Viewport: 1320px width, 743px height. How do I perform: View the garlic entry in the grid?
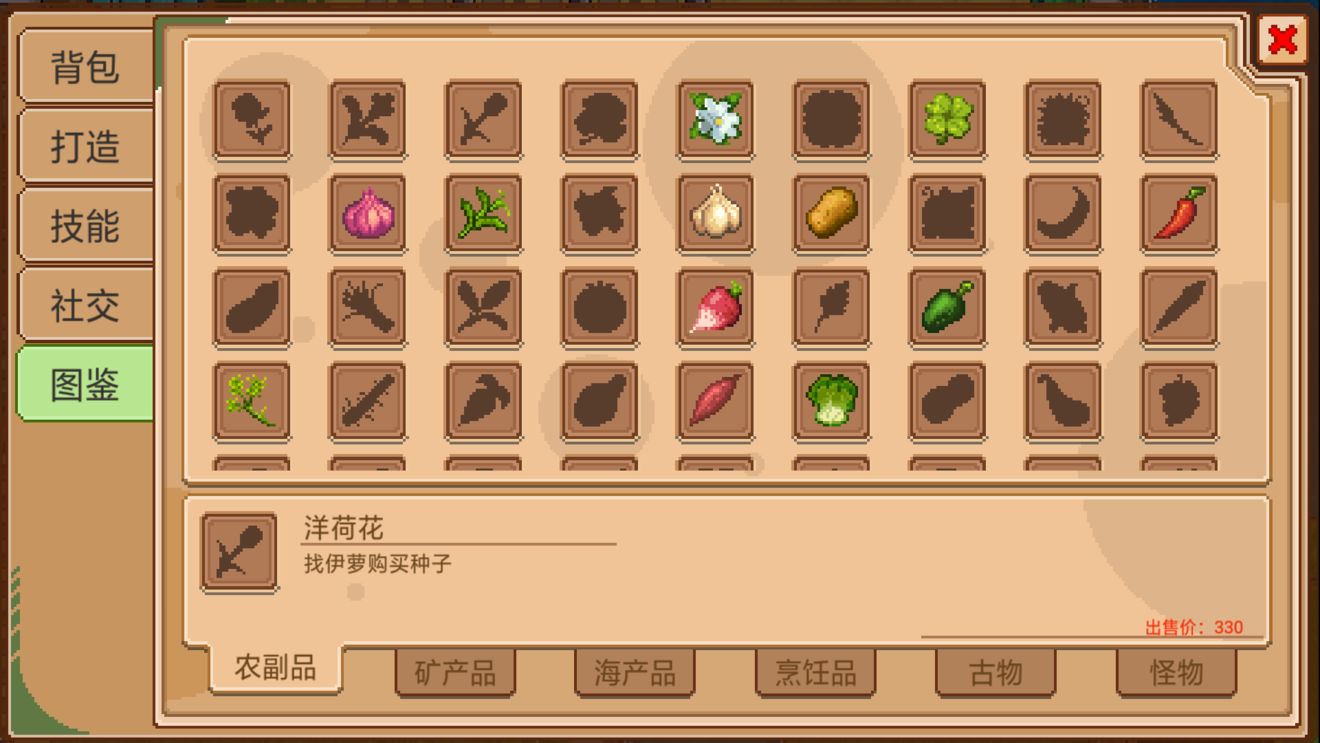713,212
